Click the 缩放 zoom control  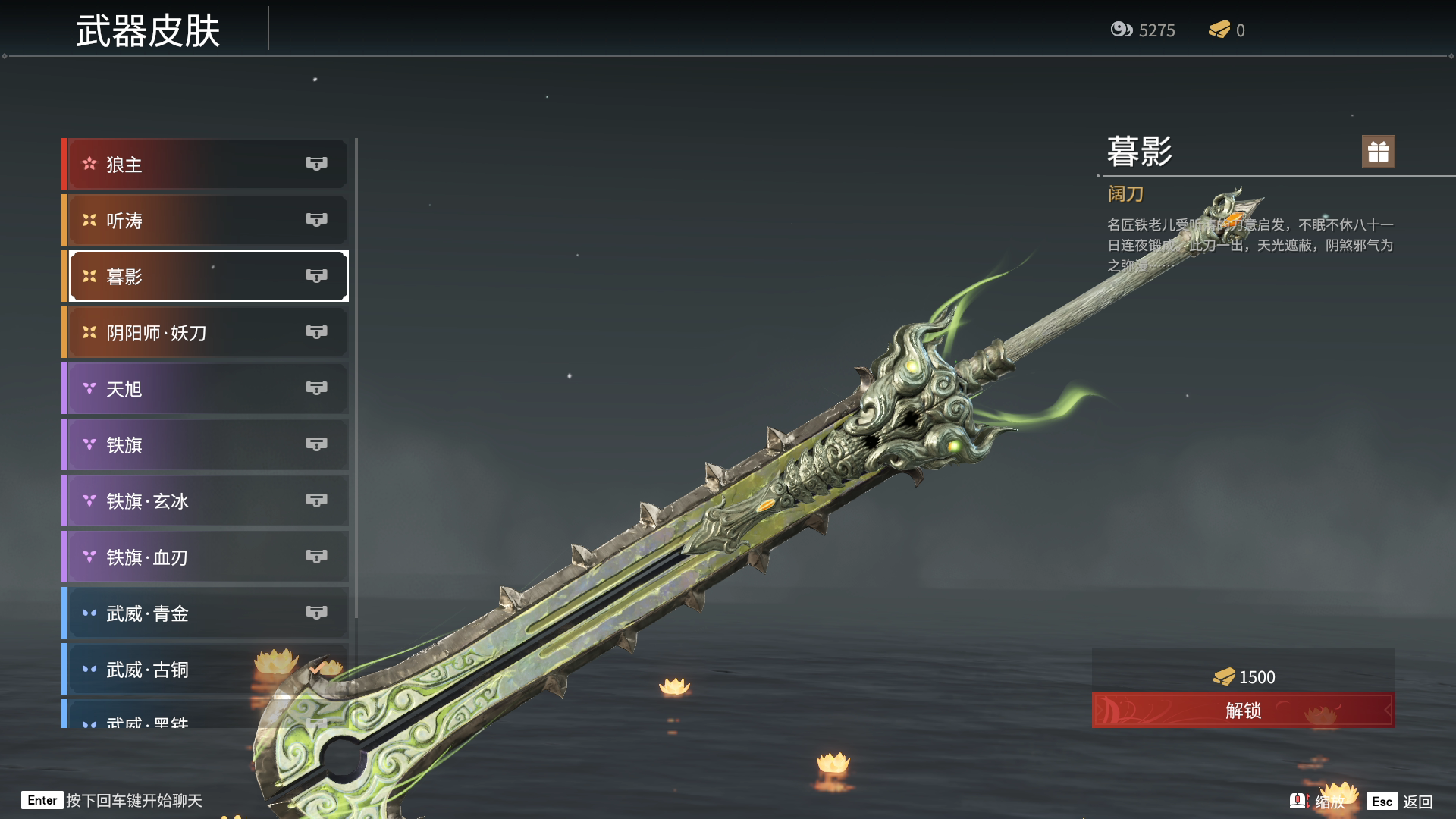coord(1318,802)
